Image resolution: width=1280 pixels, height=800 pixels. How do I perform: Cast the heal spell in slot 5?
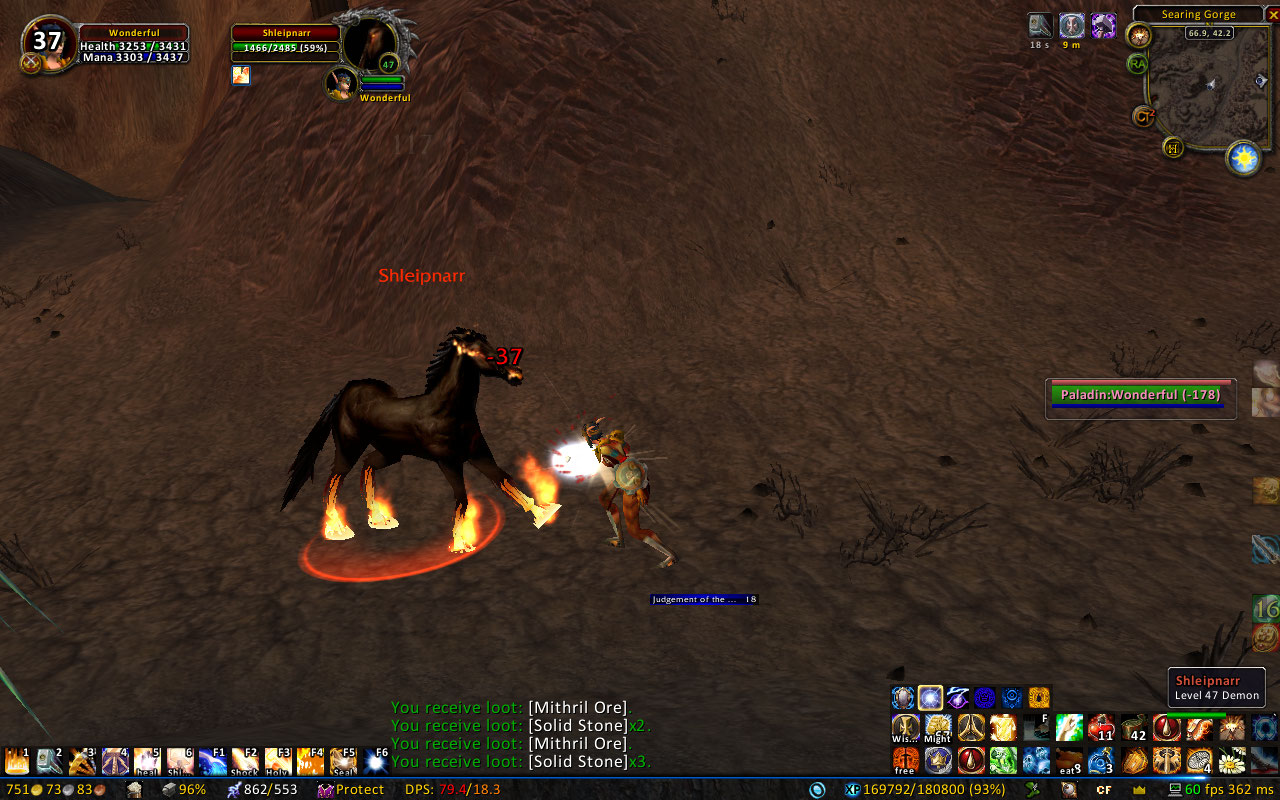click(x=147, y=762)
